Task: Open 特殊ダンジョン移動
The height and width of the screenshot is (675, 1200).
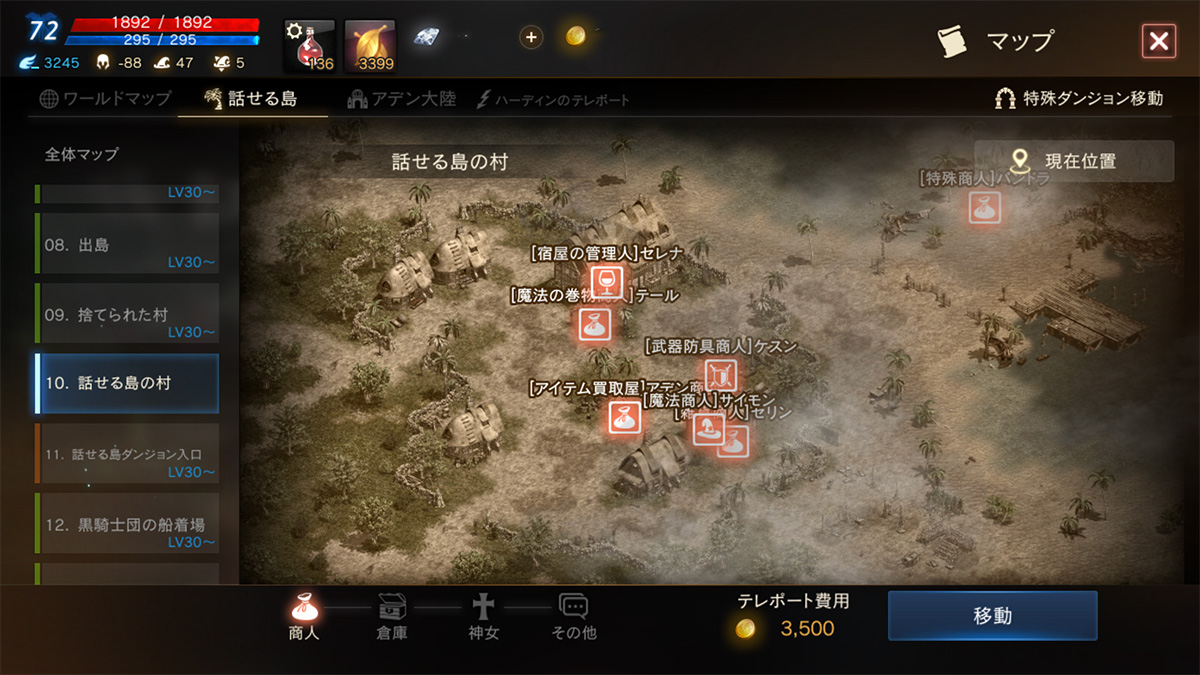Action: pos(1079,98)
